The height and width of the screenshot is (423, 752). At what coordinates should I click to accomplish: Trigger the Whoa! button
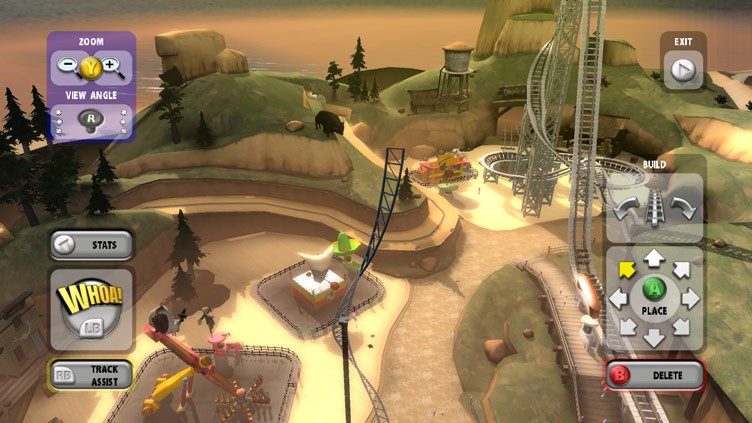pos(91,308)
